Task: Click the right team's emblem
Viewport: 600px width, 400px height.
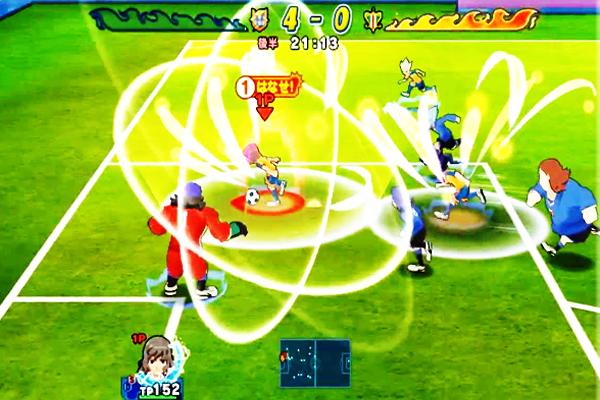Action: 373,17
